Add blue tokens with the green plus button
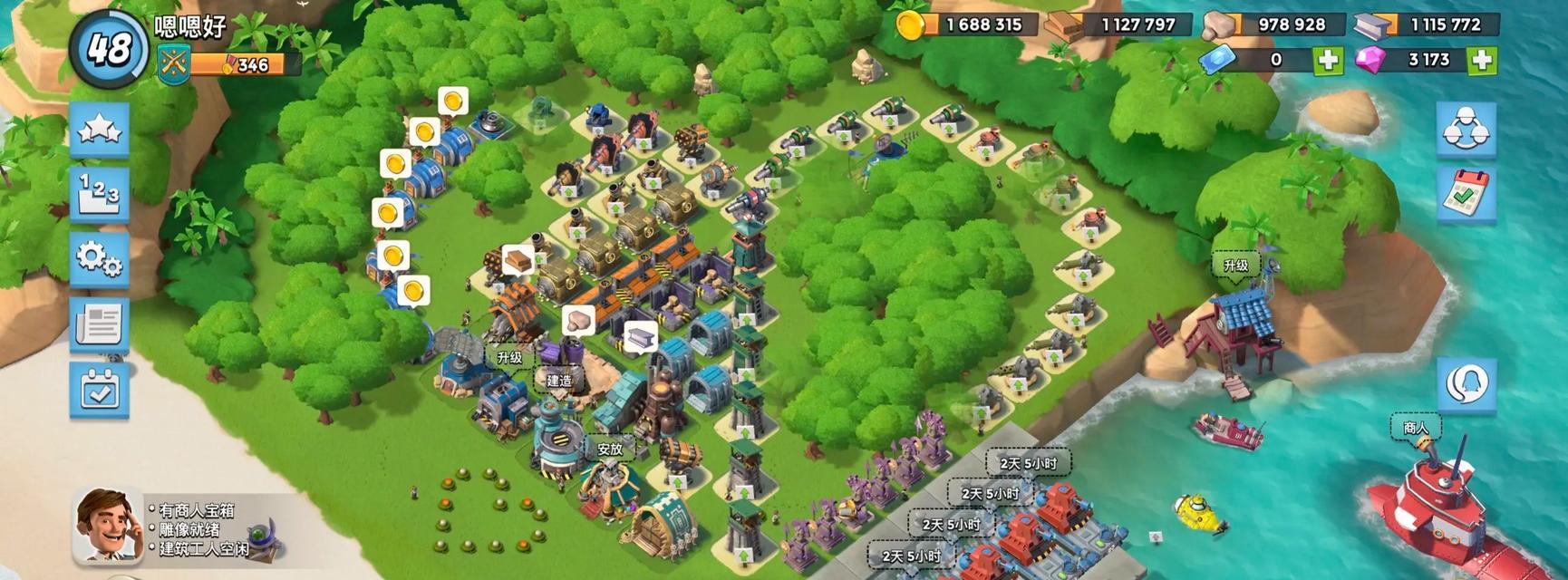 (1328, 60)
